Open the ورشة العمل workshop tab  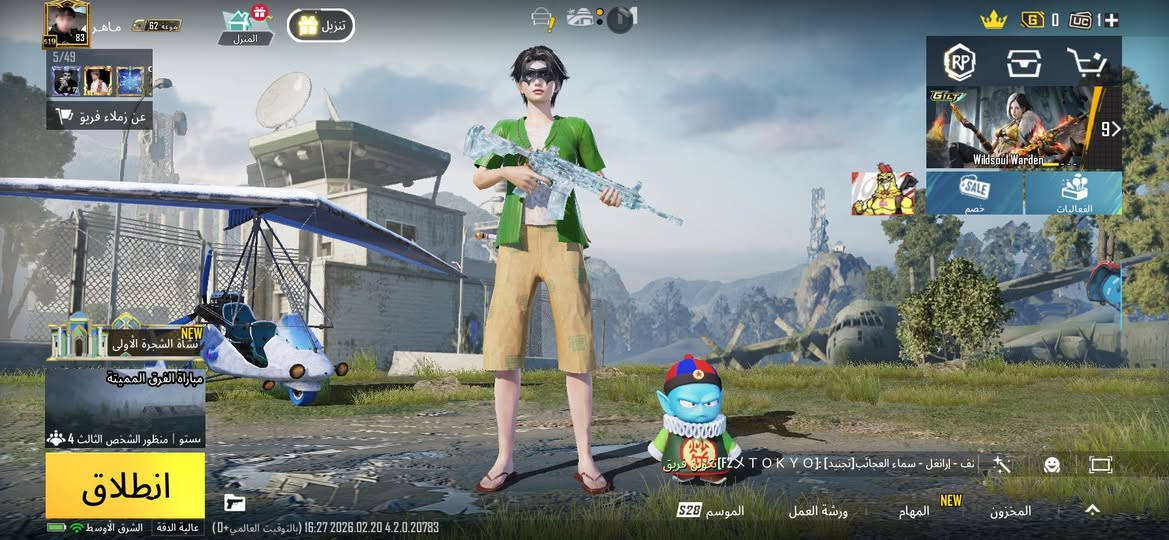pyautogui.click(x=817, y=511)
